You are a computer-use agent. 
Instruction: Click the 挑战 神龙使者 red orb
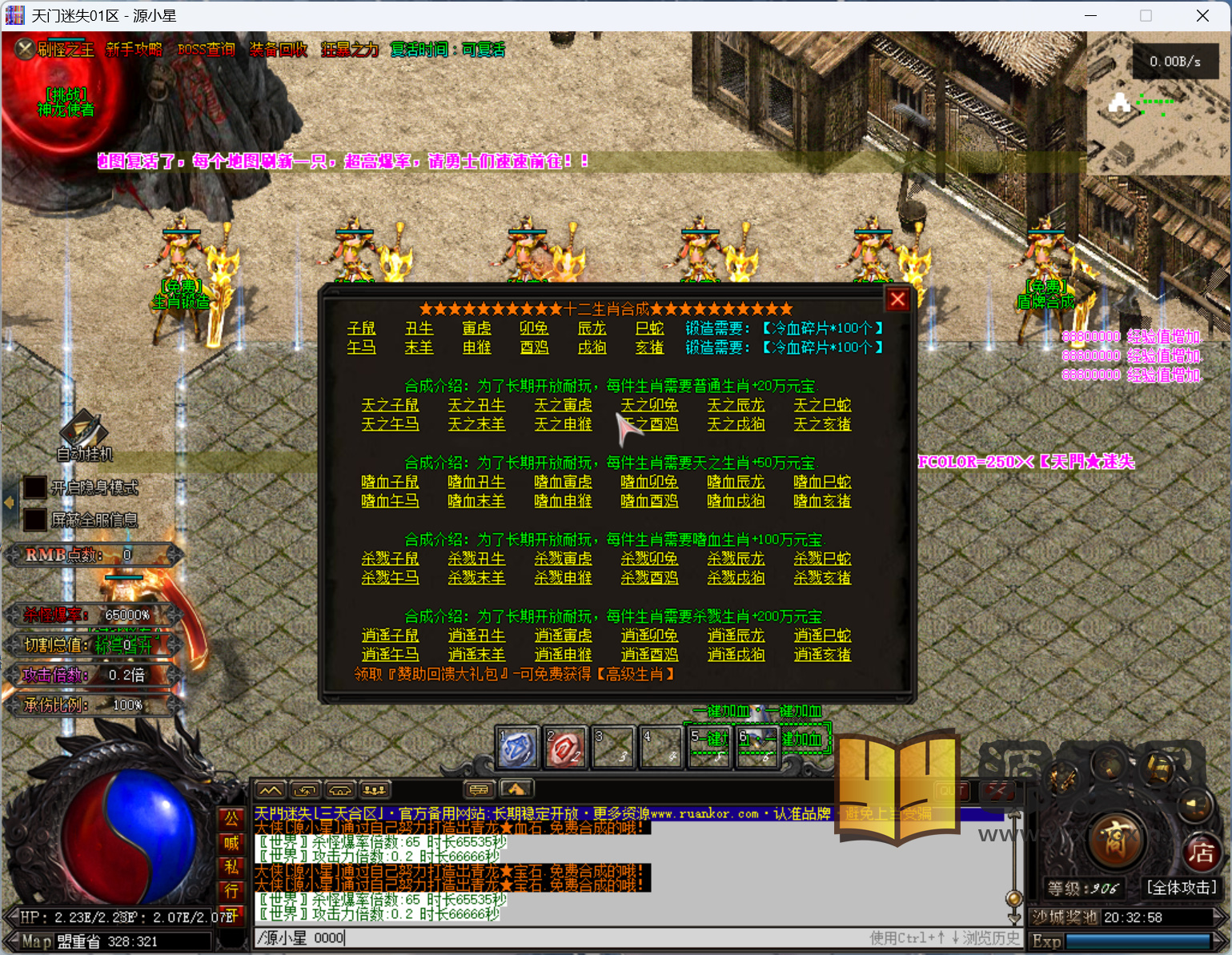(x=66, y=102)
